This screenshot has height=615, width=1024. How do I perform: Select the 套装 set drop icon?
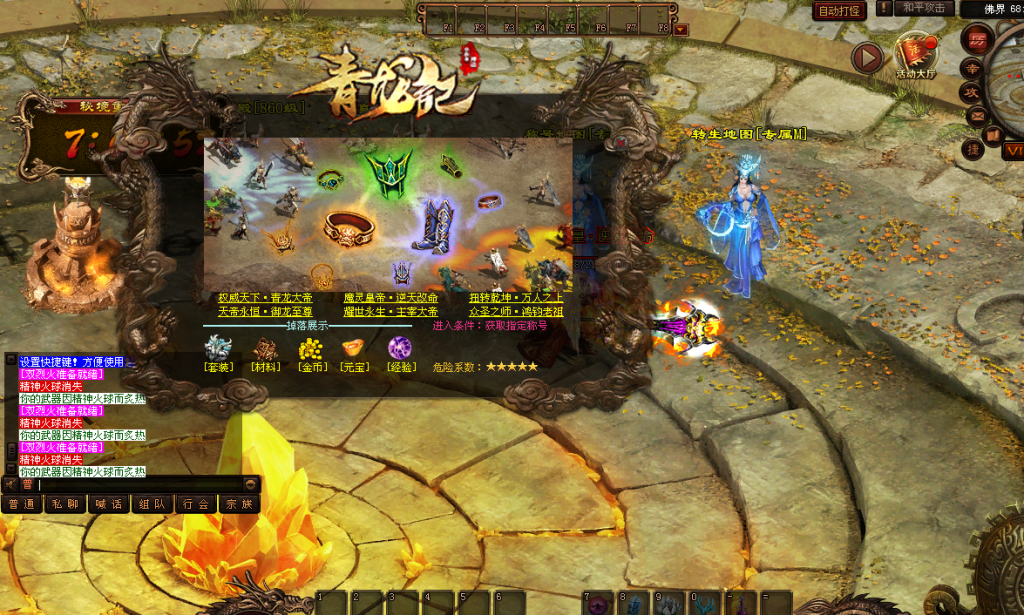(x=217, y=349)
